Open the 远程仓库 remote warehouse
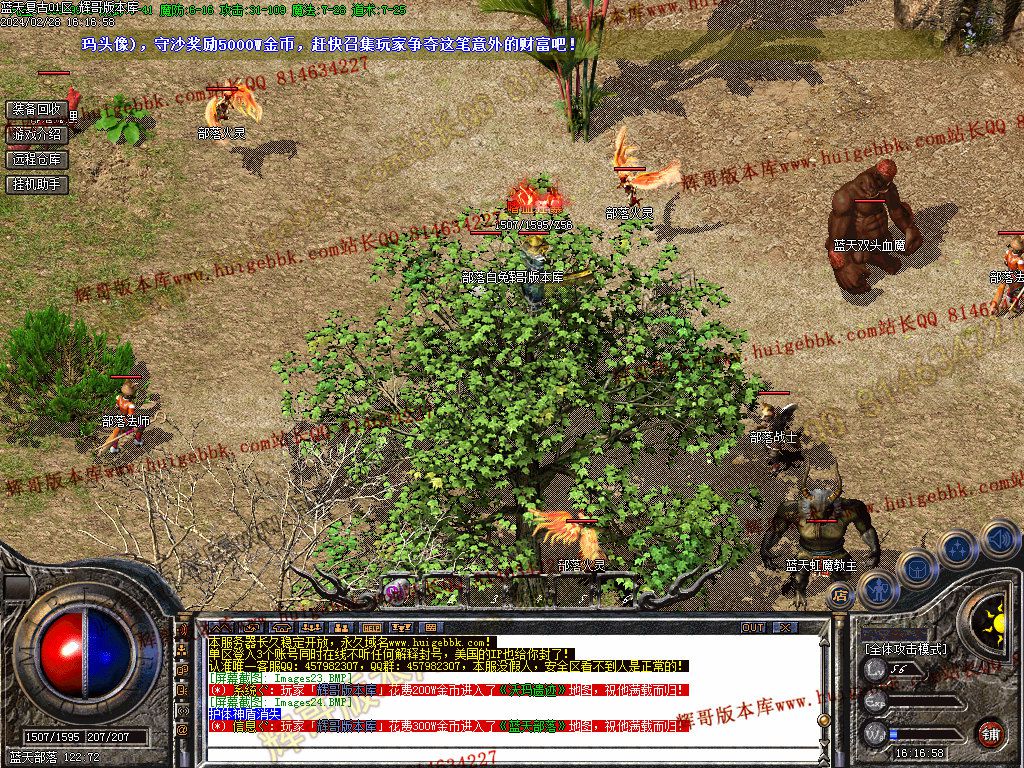This screenshot has height=768, width=1024. [37, 159]
